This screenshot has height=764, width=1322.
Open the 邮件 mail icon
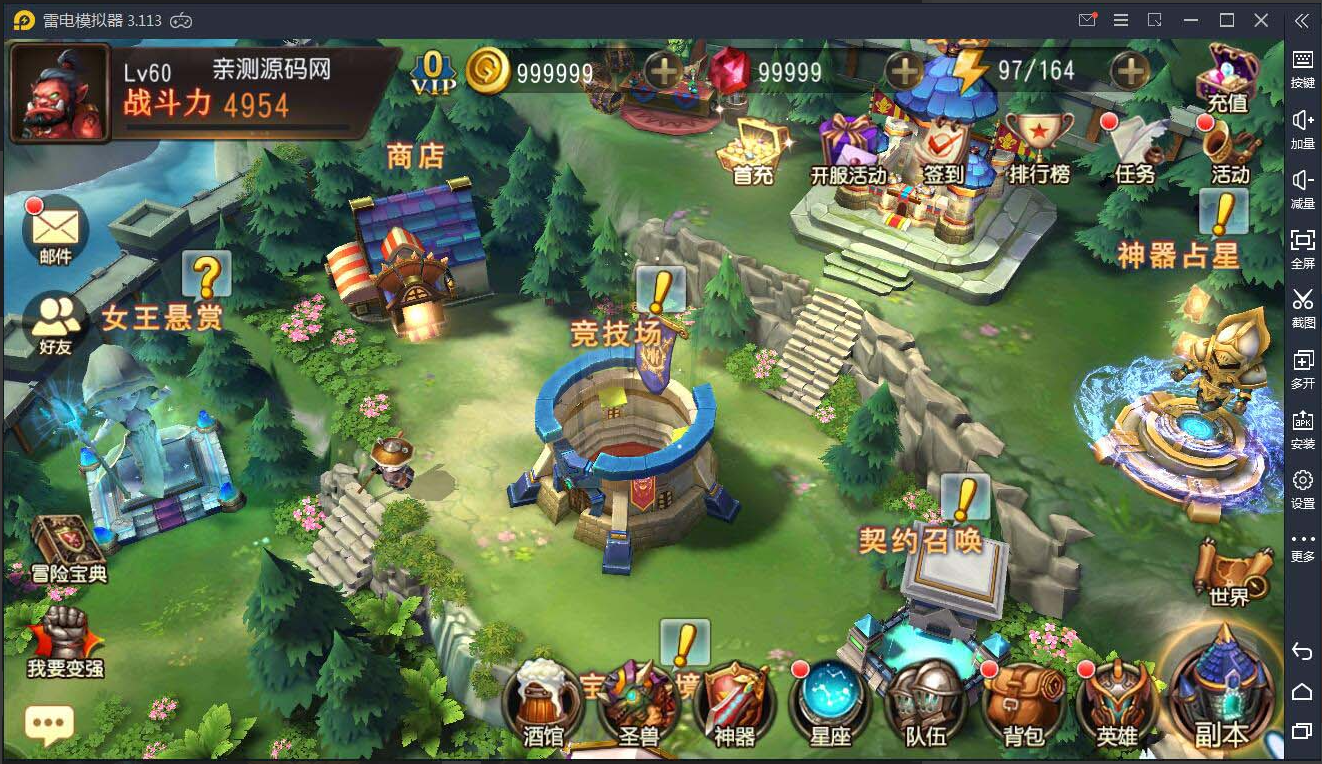56,230
